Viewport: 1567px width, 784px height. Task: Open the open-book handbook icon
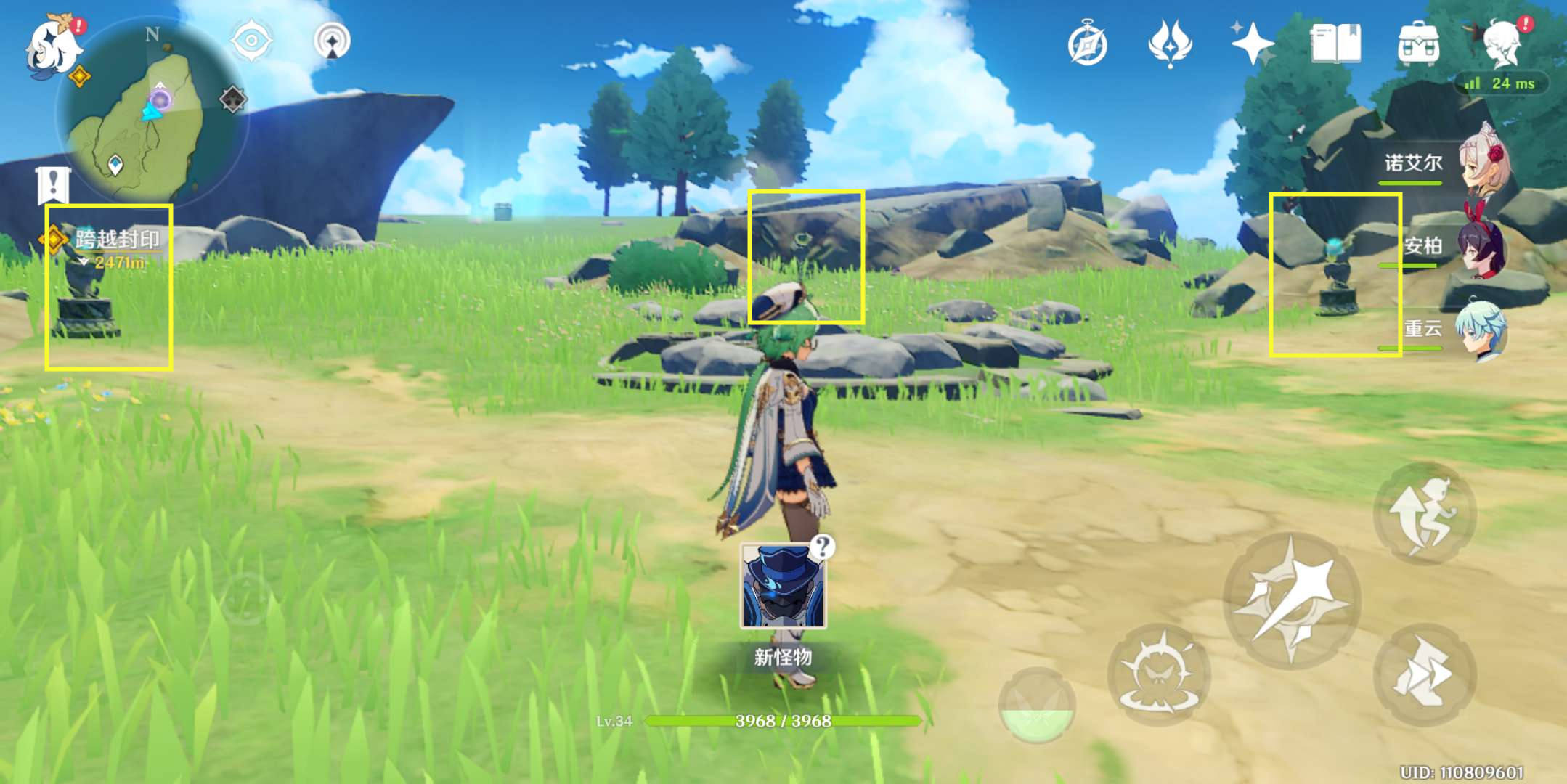coord(1335,44)
